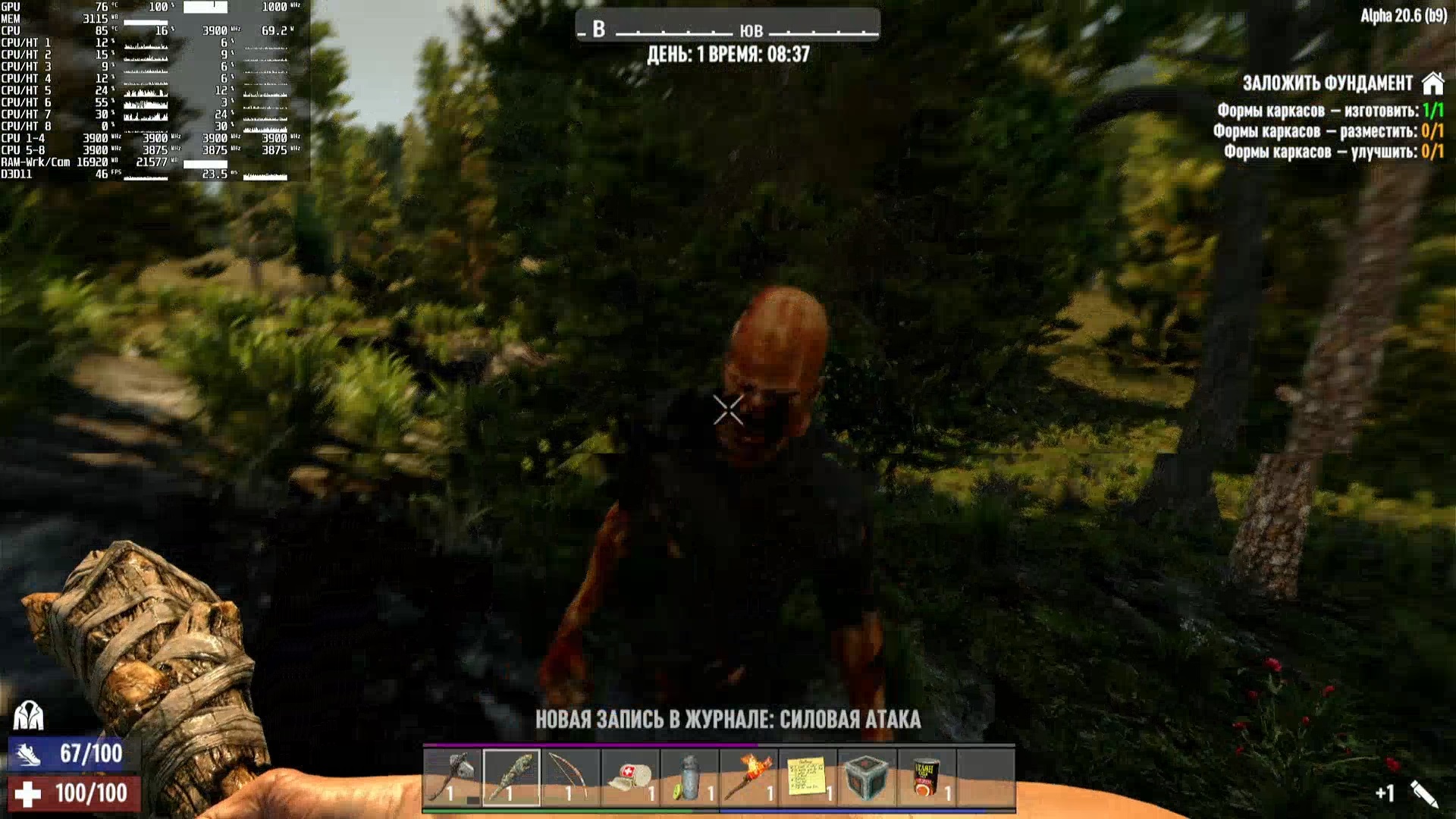This screenshot has height=819, width=1456.
Task: Equip the primitive bow from the hotbar
Action: coord(570,777)
